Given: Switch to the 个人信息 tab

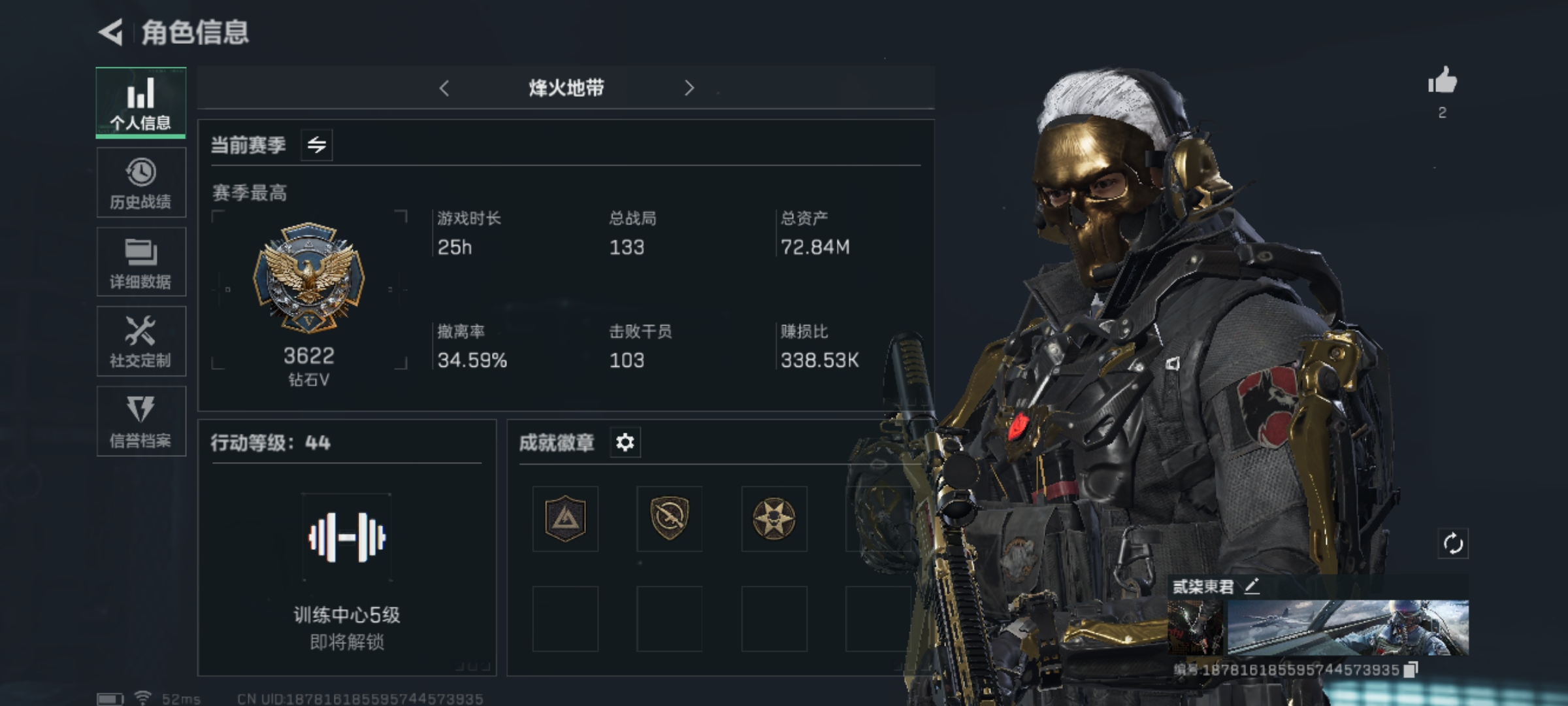Looking at the screenshot, I should coord(140,103).
